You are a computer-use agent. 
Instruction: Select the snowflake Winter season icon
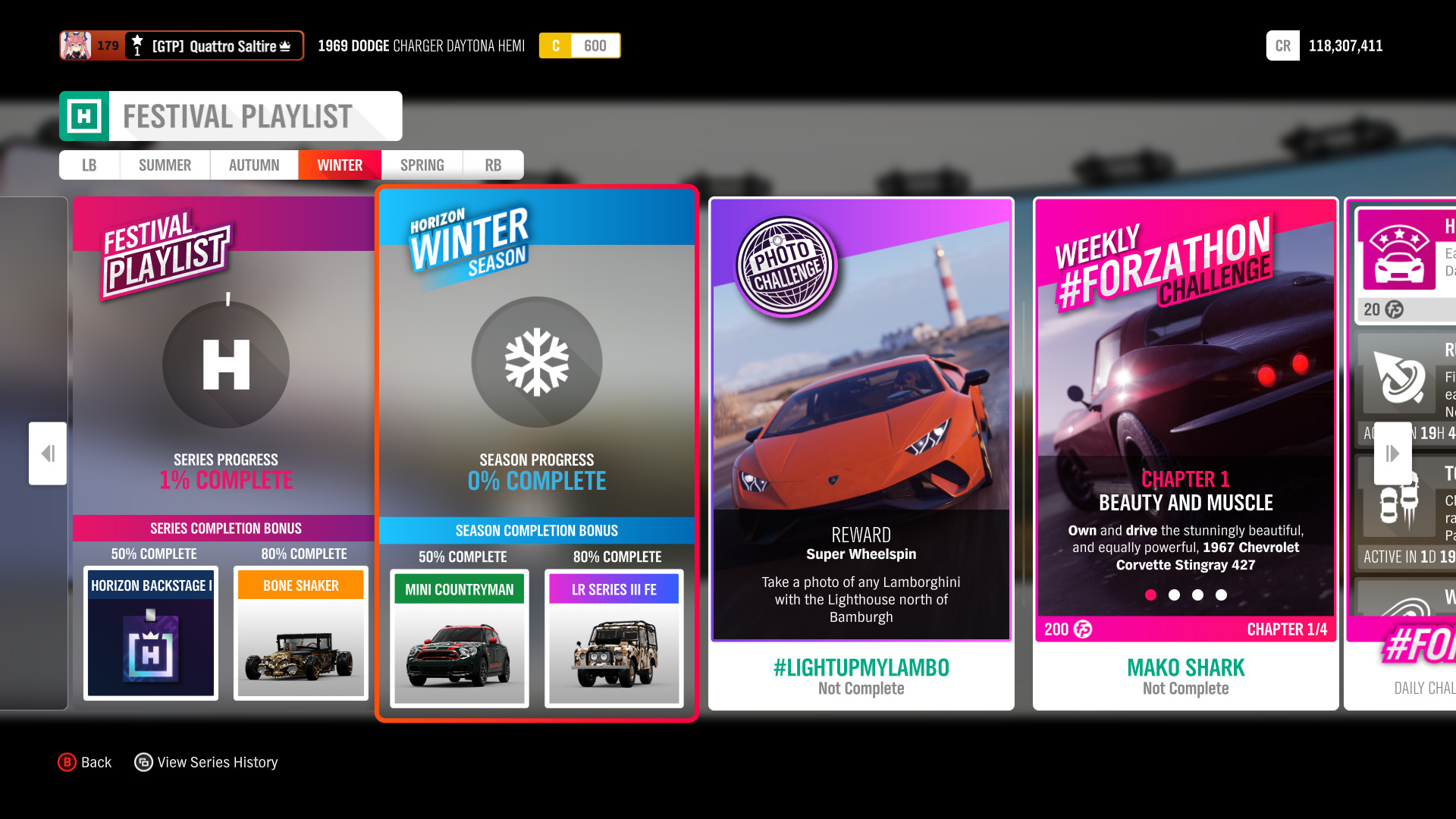[x=536, y=362]
